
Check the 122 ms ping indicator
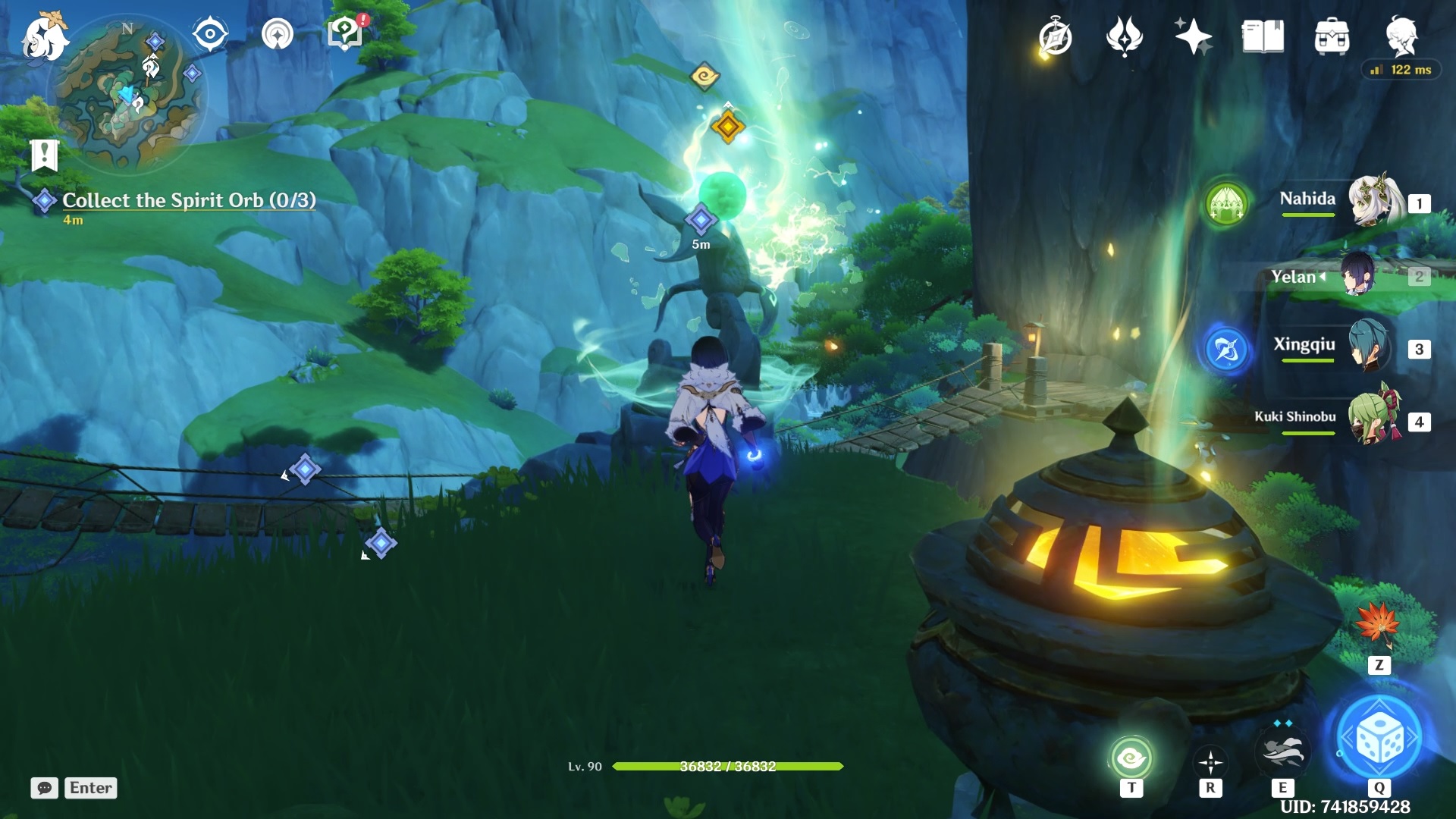click(x=1400, y=69)
